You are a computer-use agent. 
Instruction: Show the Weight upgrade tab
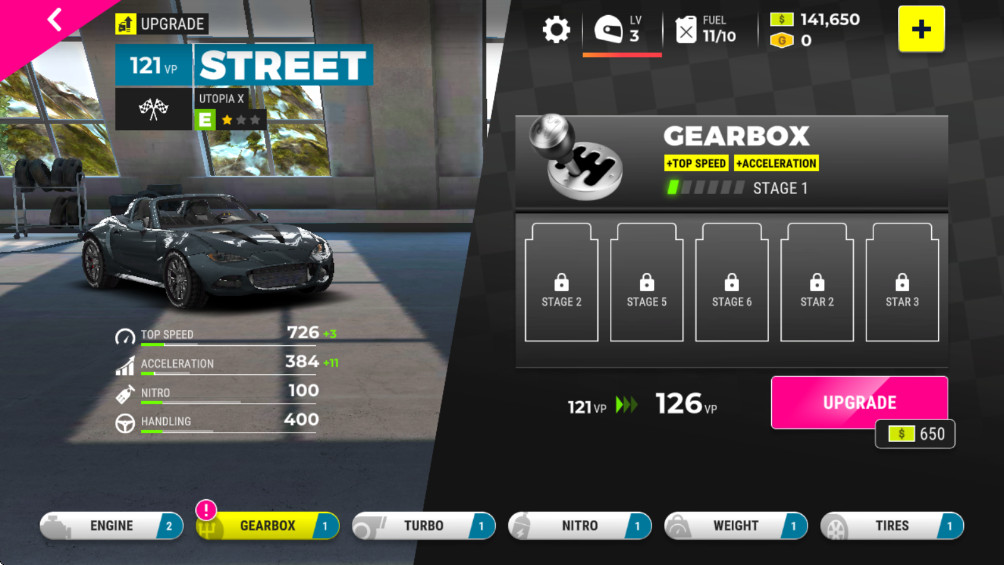pos(735,526)
